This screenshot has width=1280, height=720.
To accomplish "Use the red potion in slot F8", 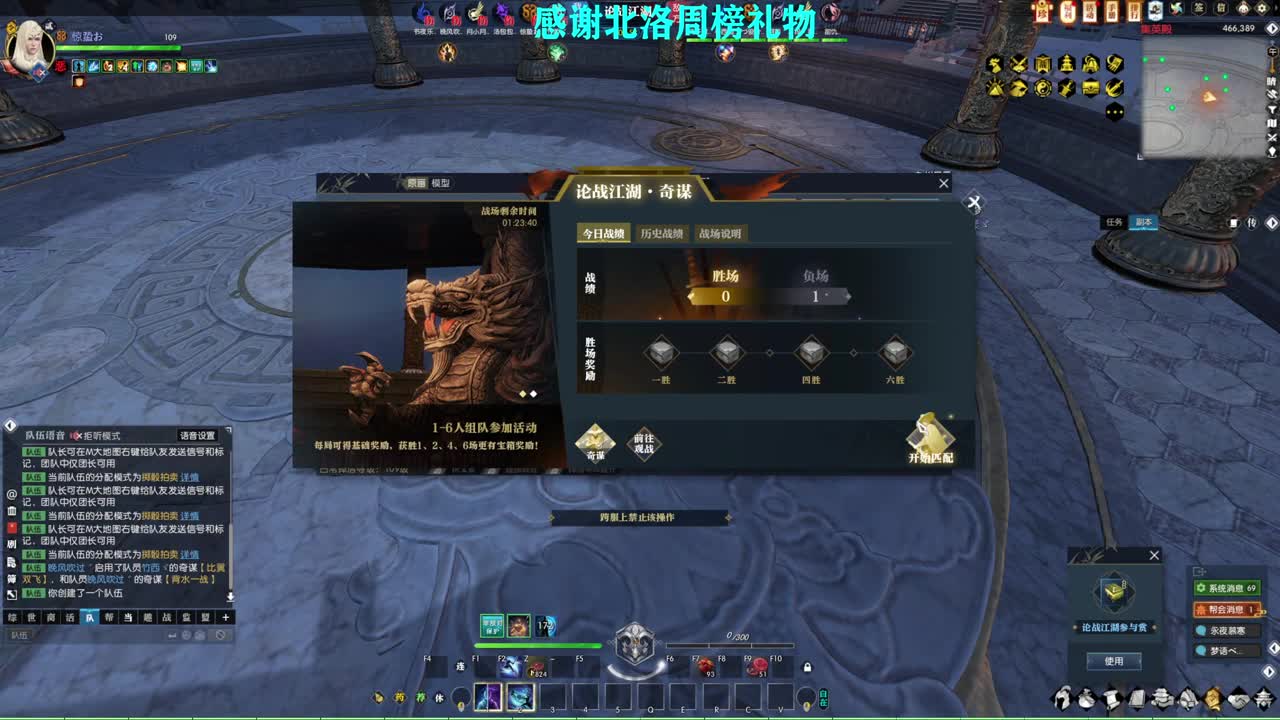I will point(707,667).
